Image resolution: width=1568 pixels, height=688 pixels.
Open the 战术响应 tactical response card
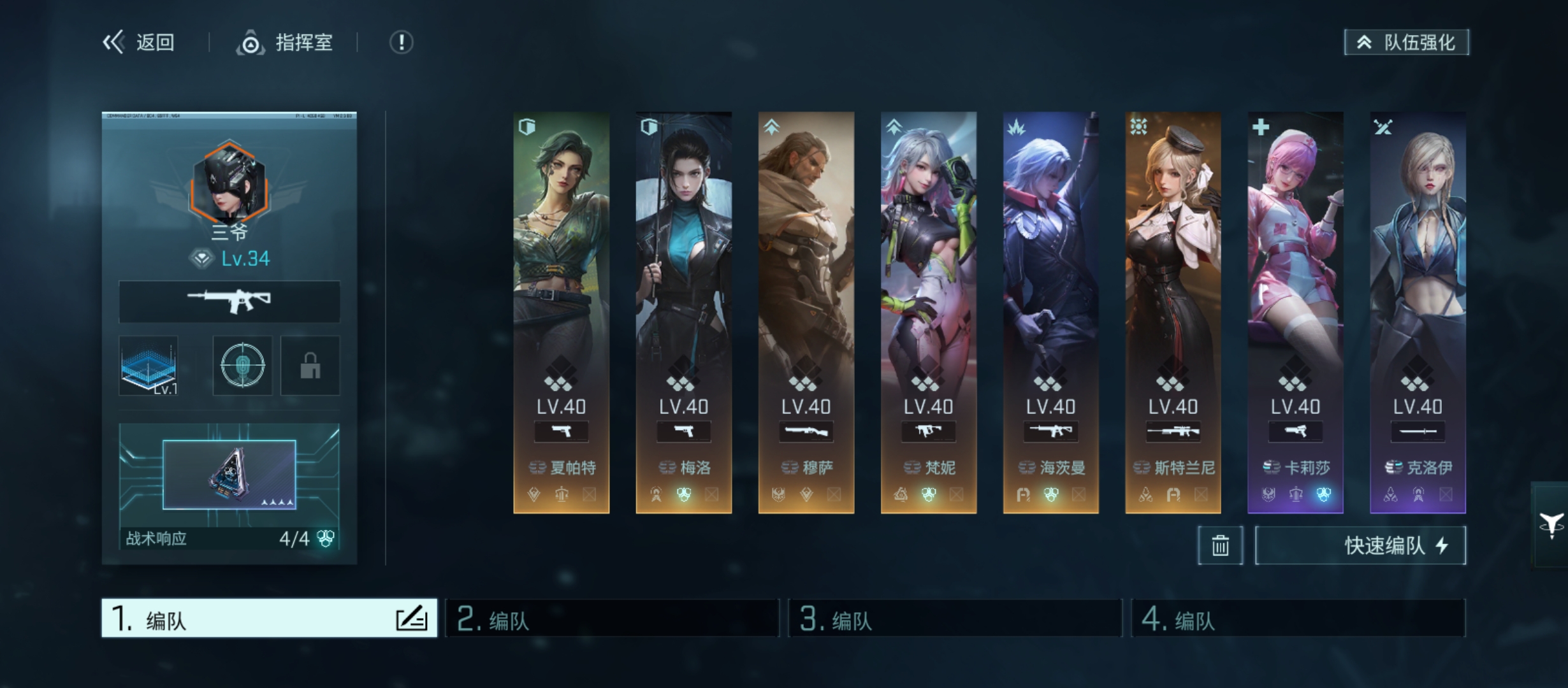(x=229, y=485)
